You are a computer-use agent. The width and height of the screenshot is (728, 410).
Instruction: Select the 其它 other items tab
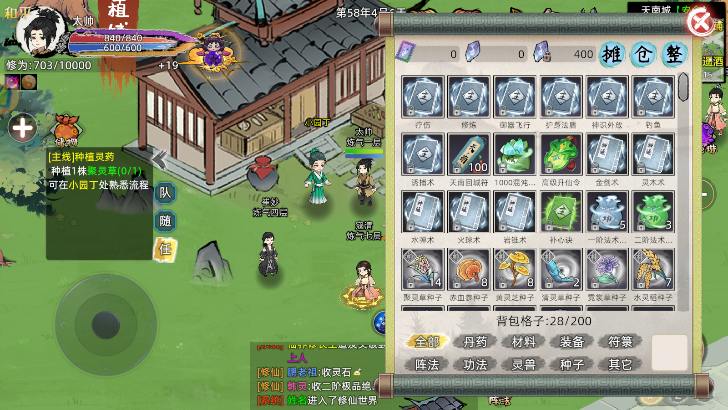(x=621, y=364)
